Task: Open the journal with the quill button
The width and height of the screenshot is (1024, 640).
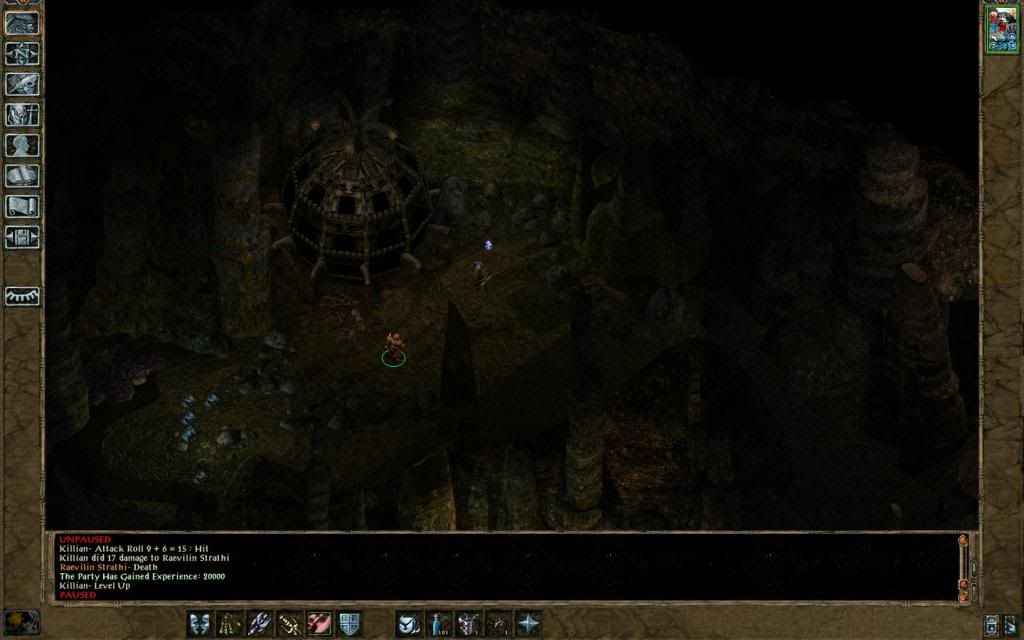Action: pyautogui.click(x=22, y=84)
